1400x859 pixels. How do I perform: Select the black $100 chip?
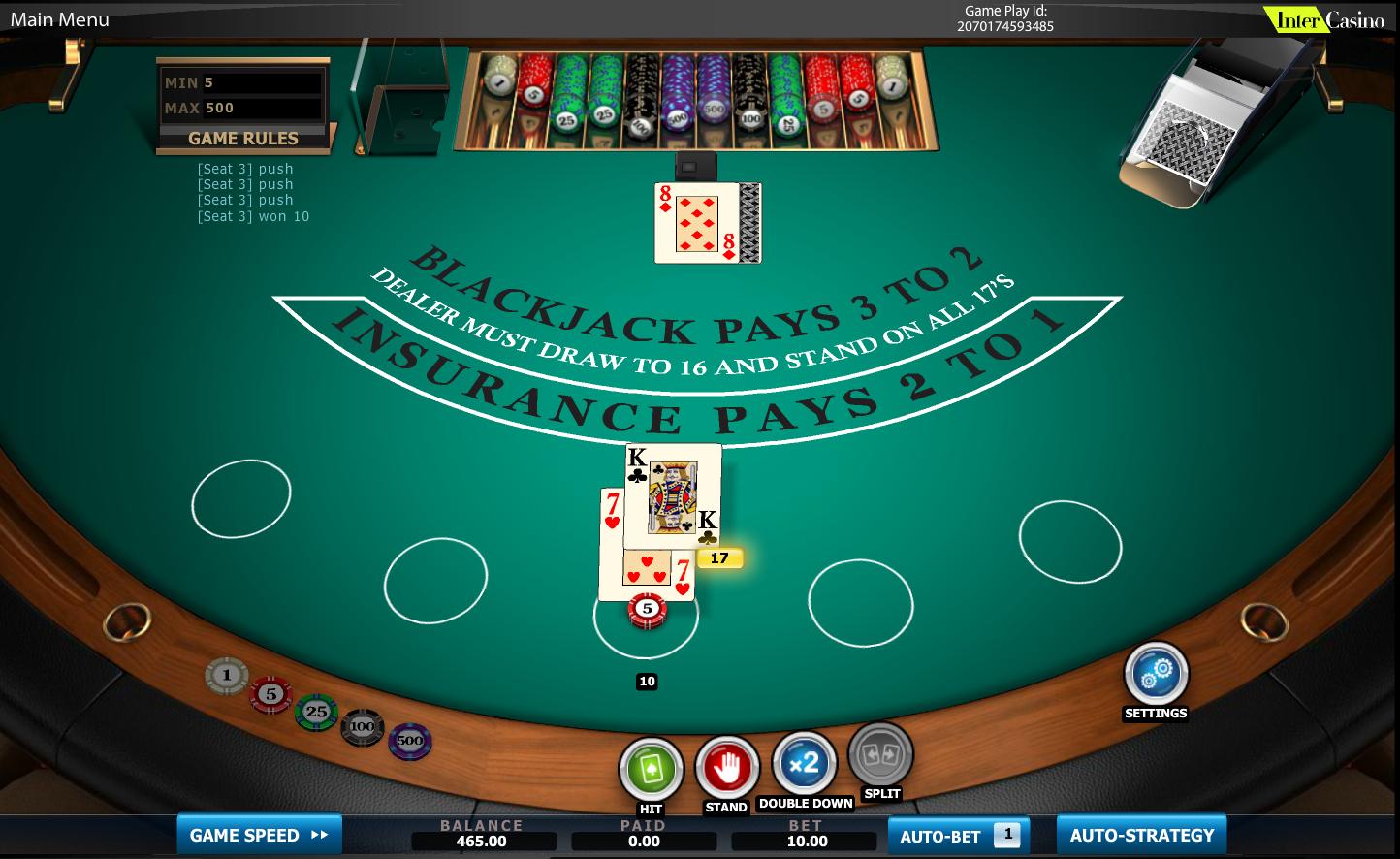pos(362,728)
